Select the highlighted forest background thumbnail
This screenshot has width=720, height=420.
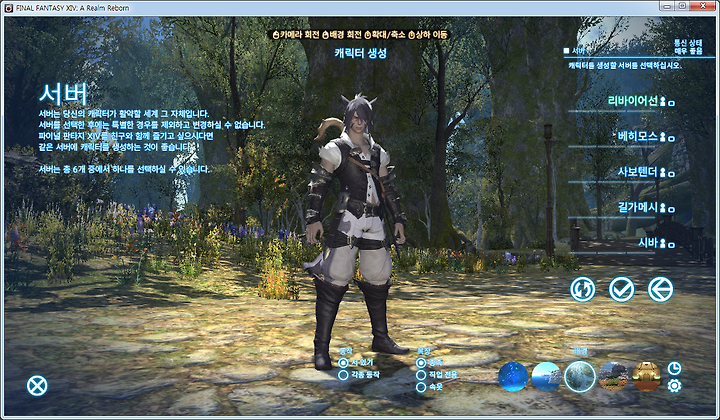point(579,376)
